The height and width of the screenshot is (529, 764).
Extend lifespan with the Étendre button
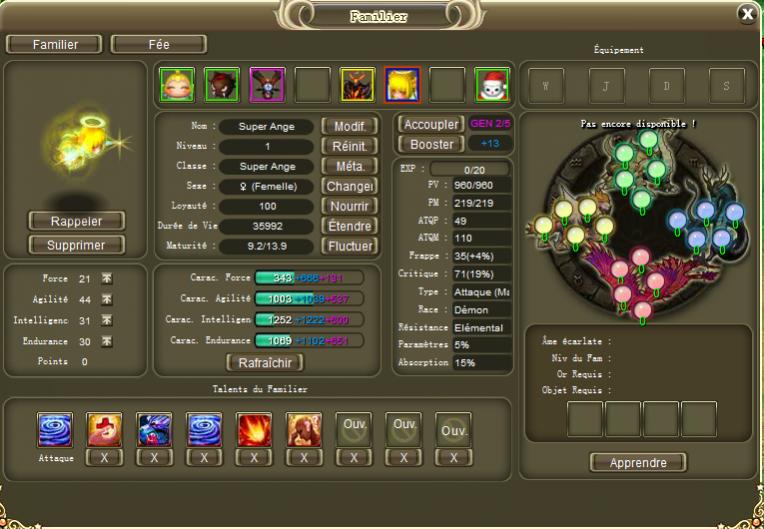[349, 226]
